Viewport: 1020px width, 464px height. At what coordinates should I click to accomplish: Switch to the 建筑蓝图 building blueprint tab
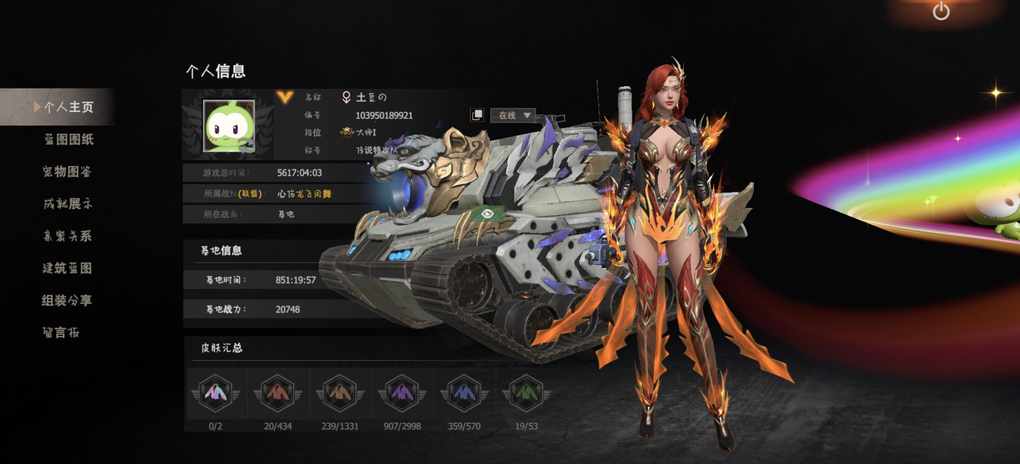tap(67, 268)
